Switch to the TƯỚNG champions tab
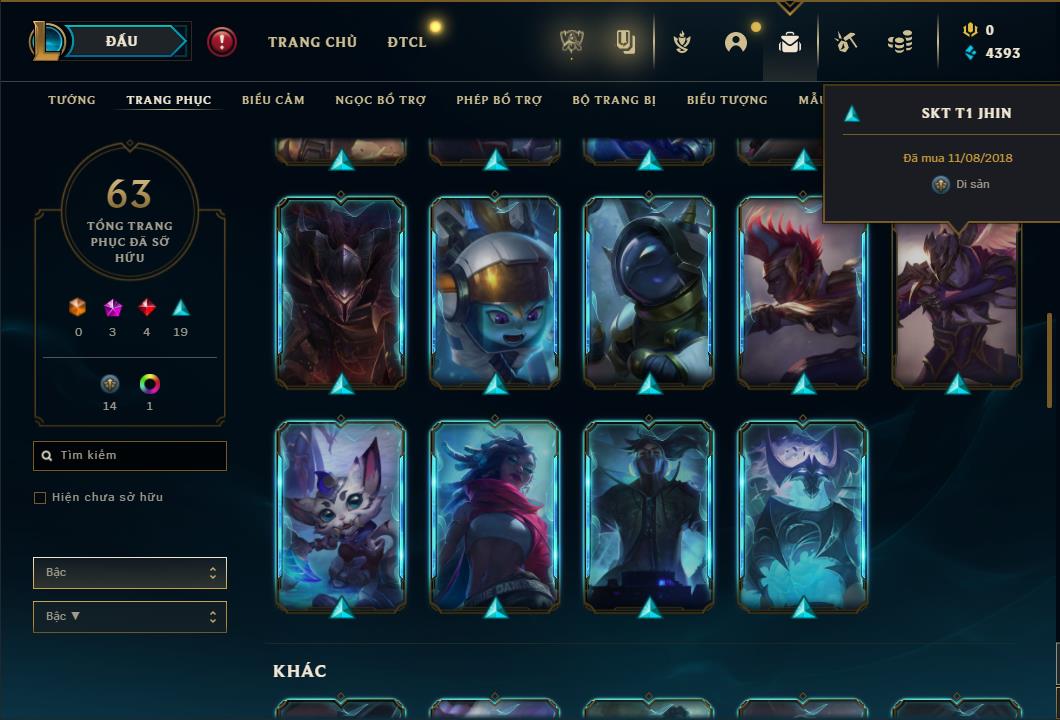This screenshot has height=720, width=1060. (72, 100)
